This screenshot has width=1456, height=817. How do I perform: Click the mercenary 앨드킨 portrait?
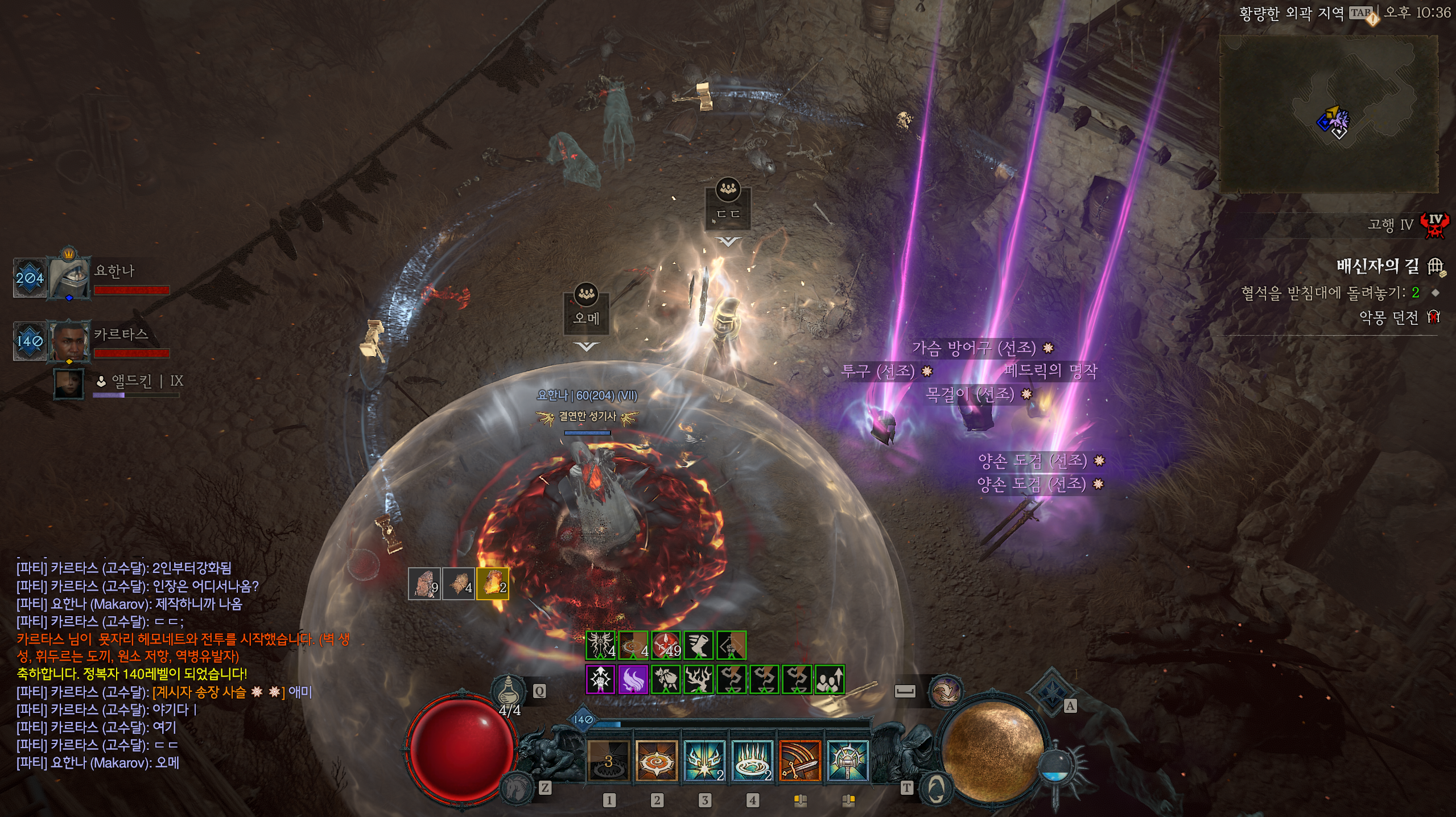[x=69, y=383]
